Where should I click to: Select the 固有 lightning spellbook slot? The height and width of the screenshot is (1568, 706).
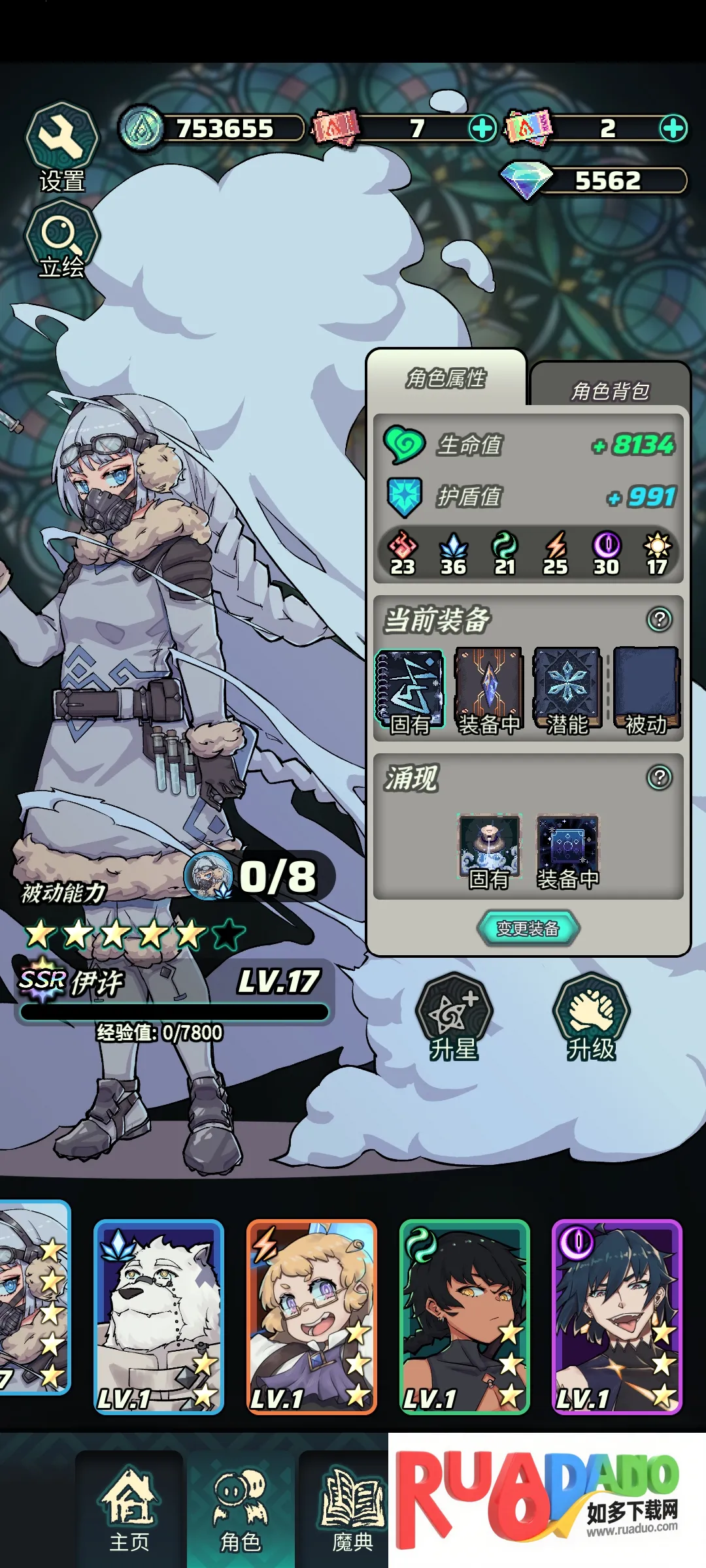(x=410, y=691)
